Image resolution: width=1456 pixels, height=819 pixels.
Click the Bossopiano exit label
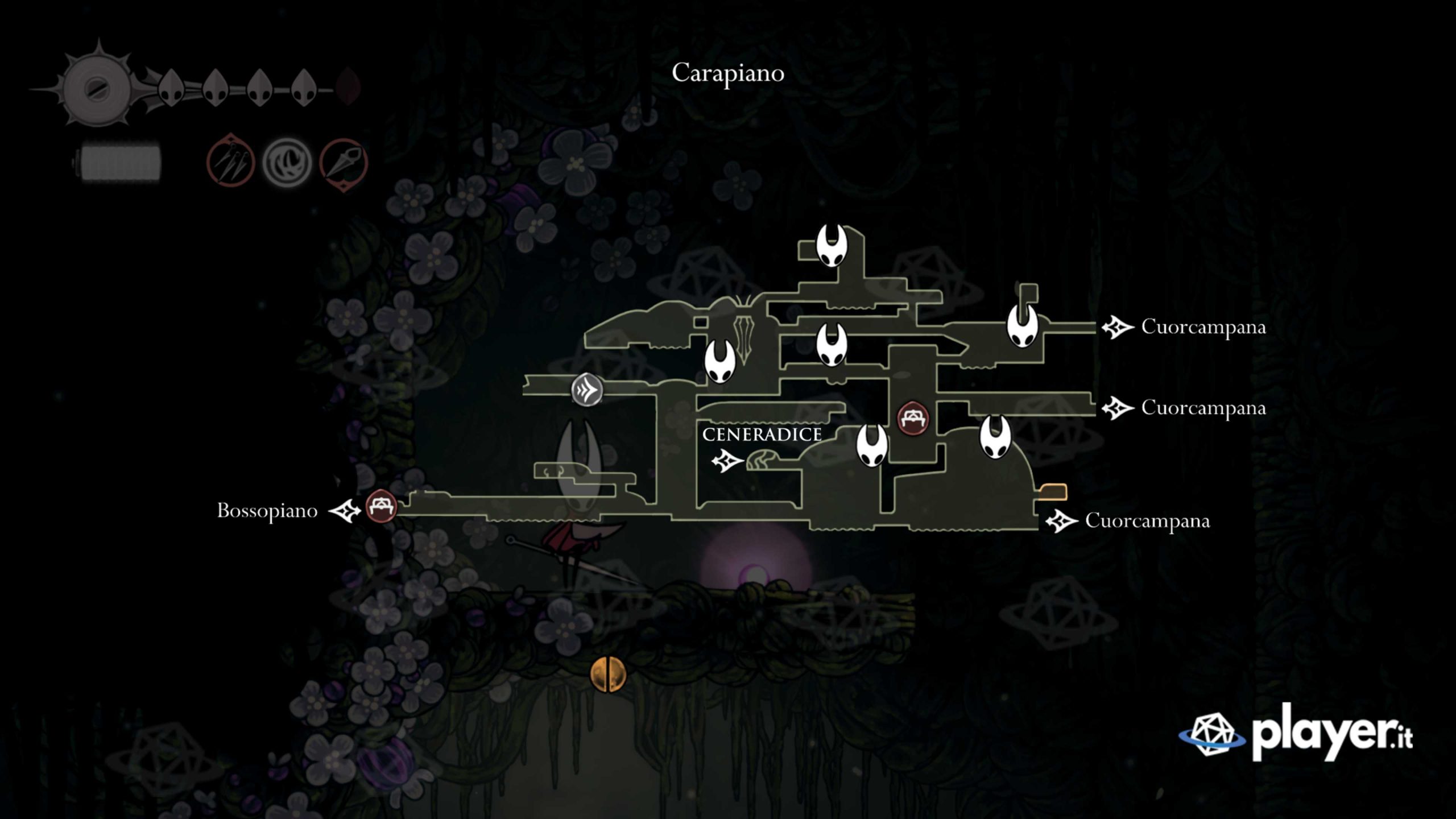tap(267, 511)
